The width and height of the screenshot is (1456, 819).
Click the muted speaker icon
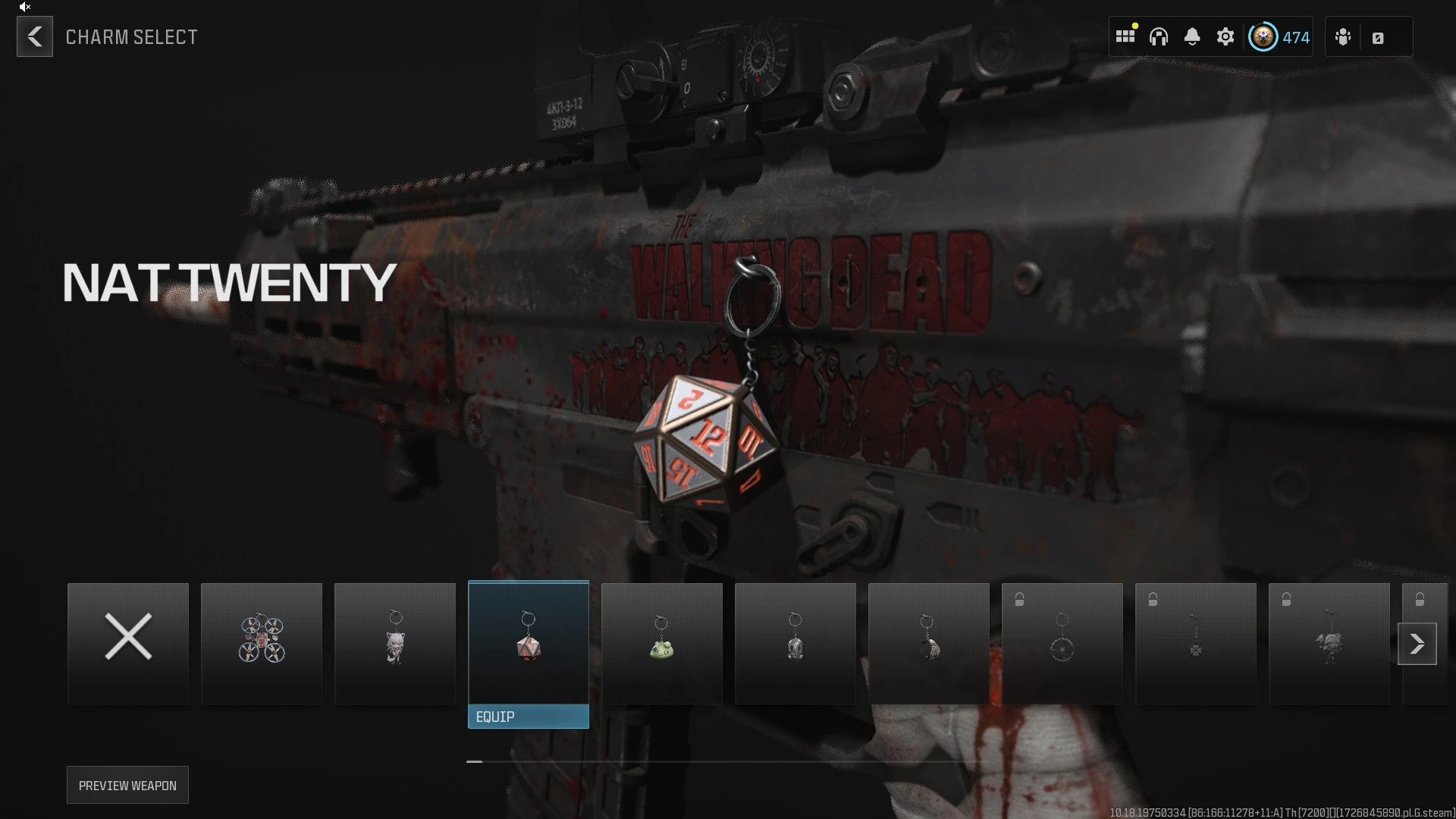click(23, 8)
